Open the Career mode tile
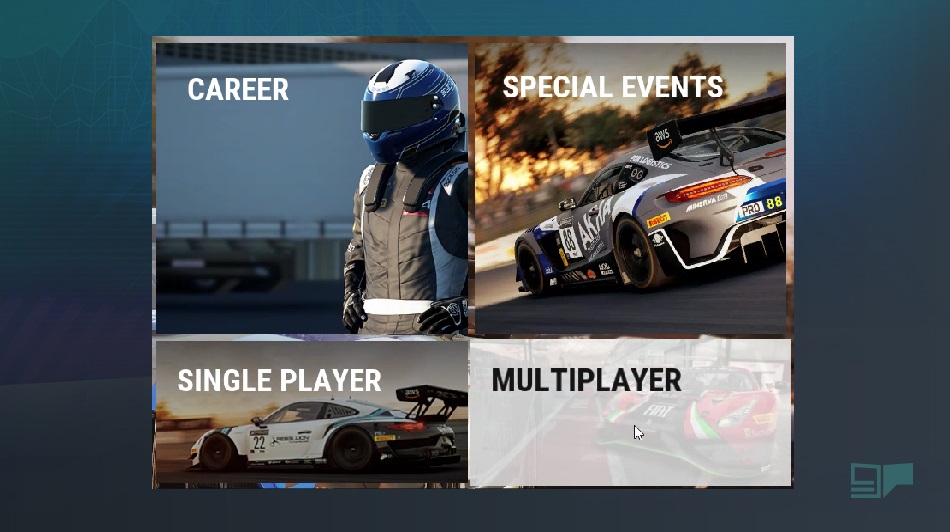The height and width of the screenshot is (532, 950). [x=310, y=188]
